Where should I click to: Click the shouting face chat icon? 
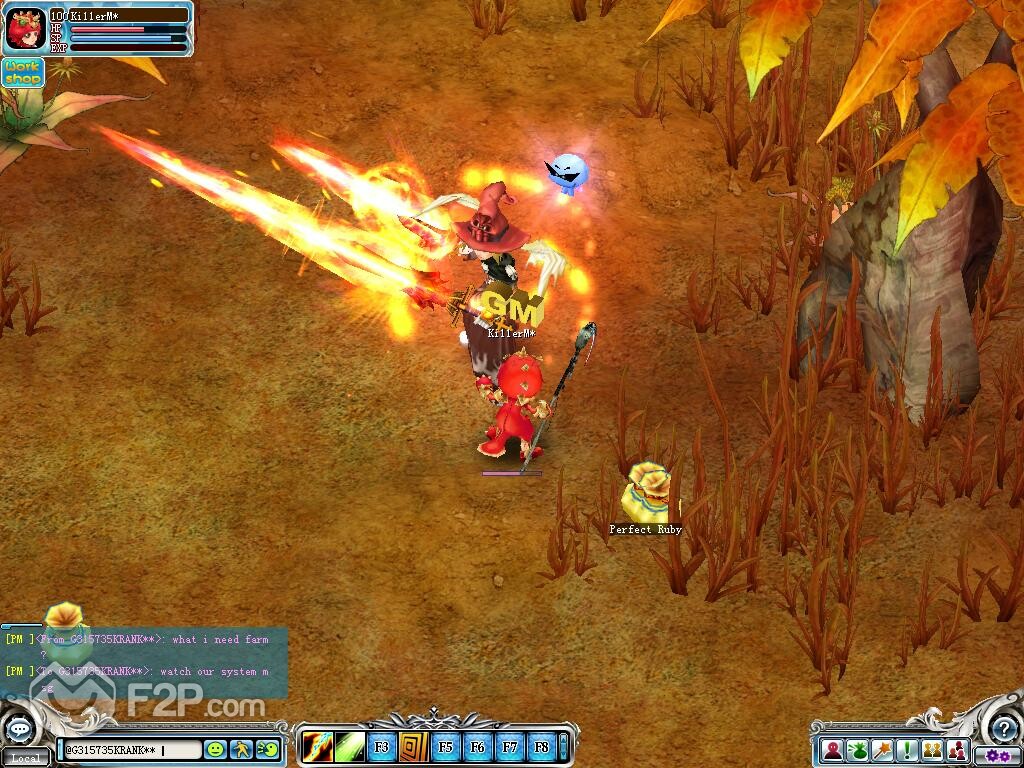(267, 748)
